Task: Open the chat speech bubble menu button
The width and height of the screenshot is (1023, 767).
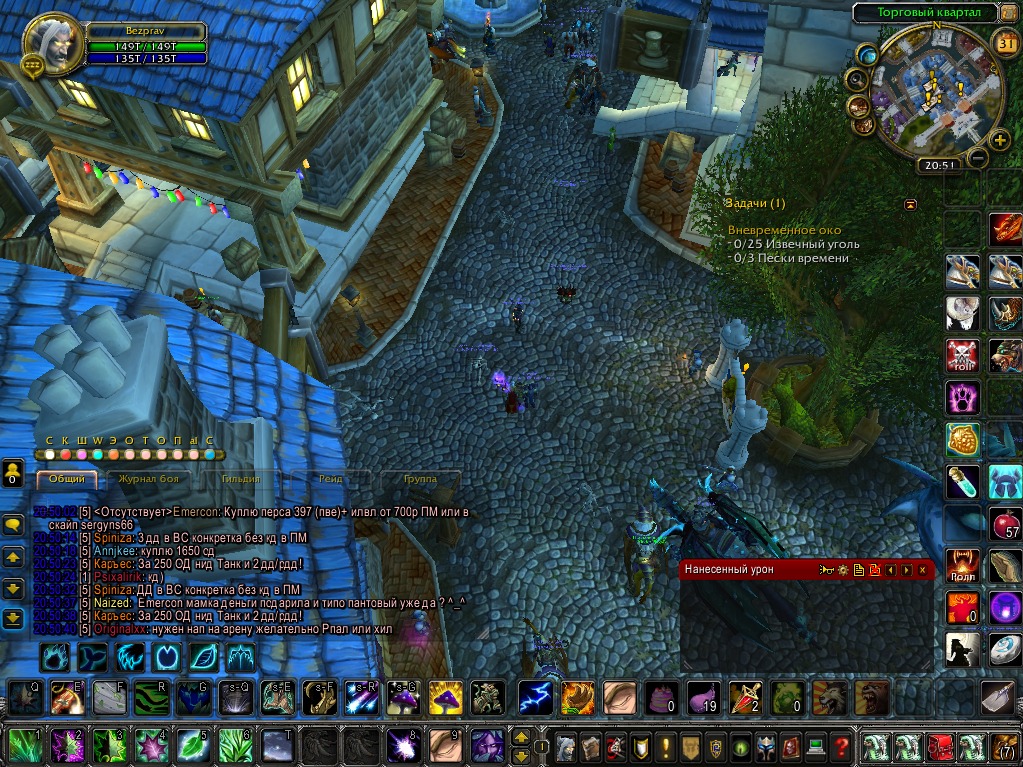Action: pyautogui.click(x=13, y=523)
